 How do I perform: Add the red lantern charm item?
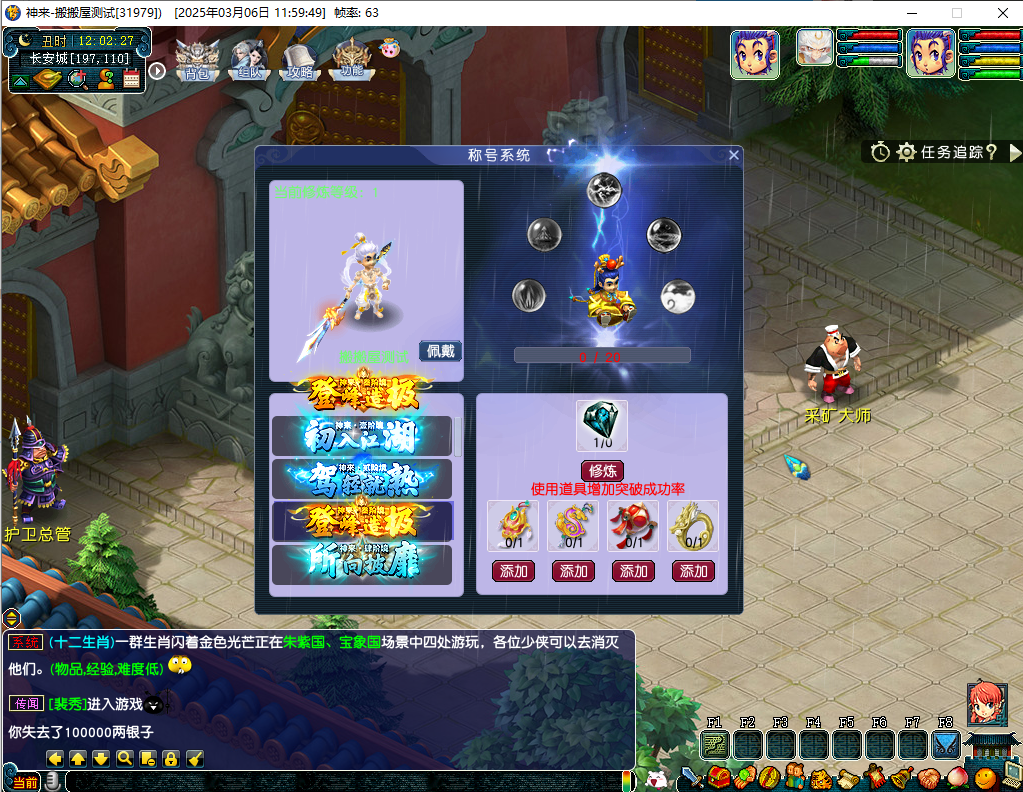(x=634, y=571)
